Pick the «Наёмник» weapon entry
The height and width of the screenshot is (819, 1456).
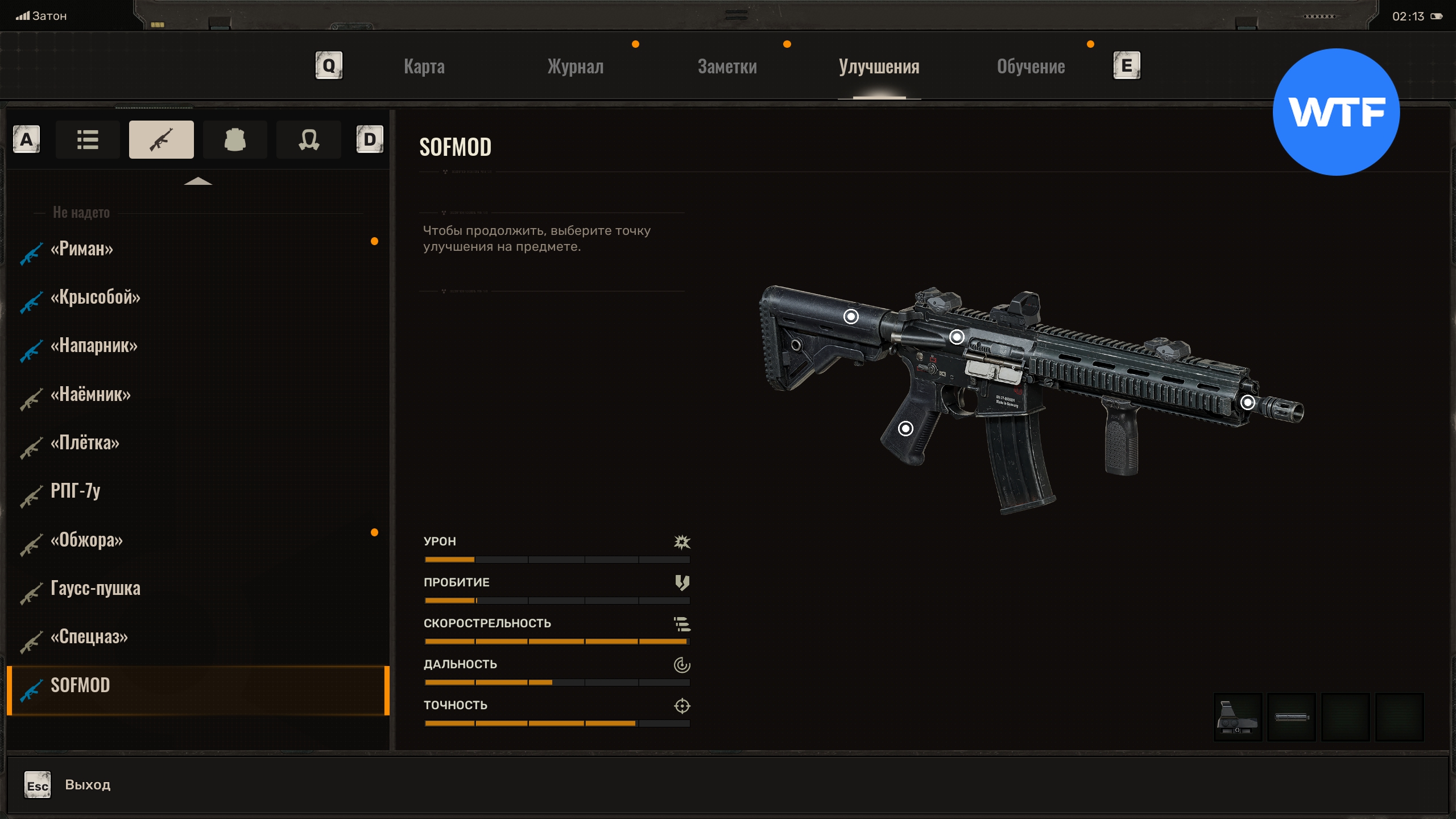[x=91, y=394]
